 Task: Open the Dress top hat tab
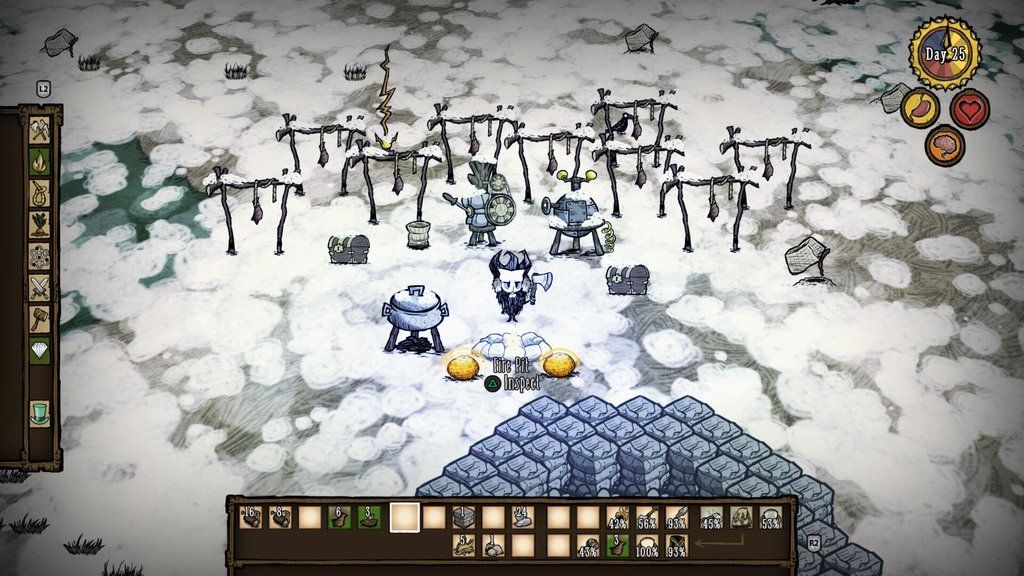pos(40,411)
